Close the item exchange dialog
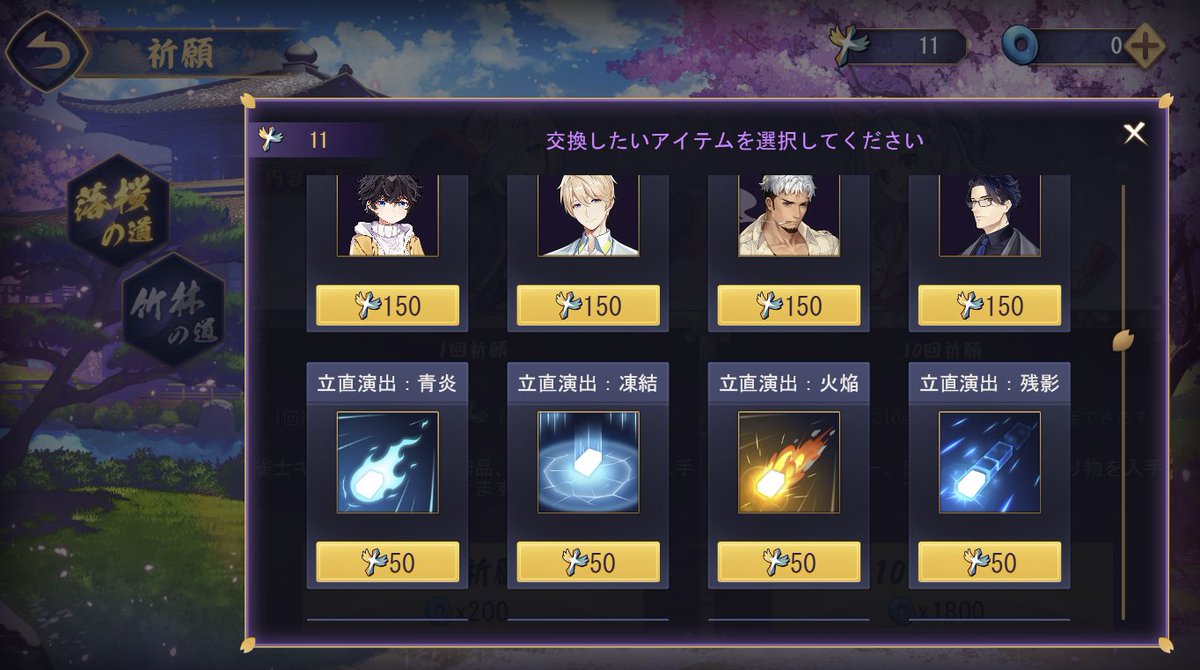This screenshot has width=1200, height=670. point(1134,133)
